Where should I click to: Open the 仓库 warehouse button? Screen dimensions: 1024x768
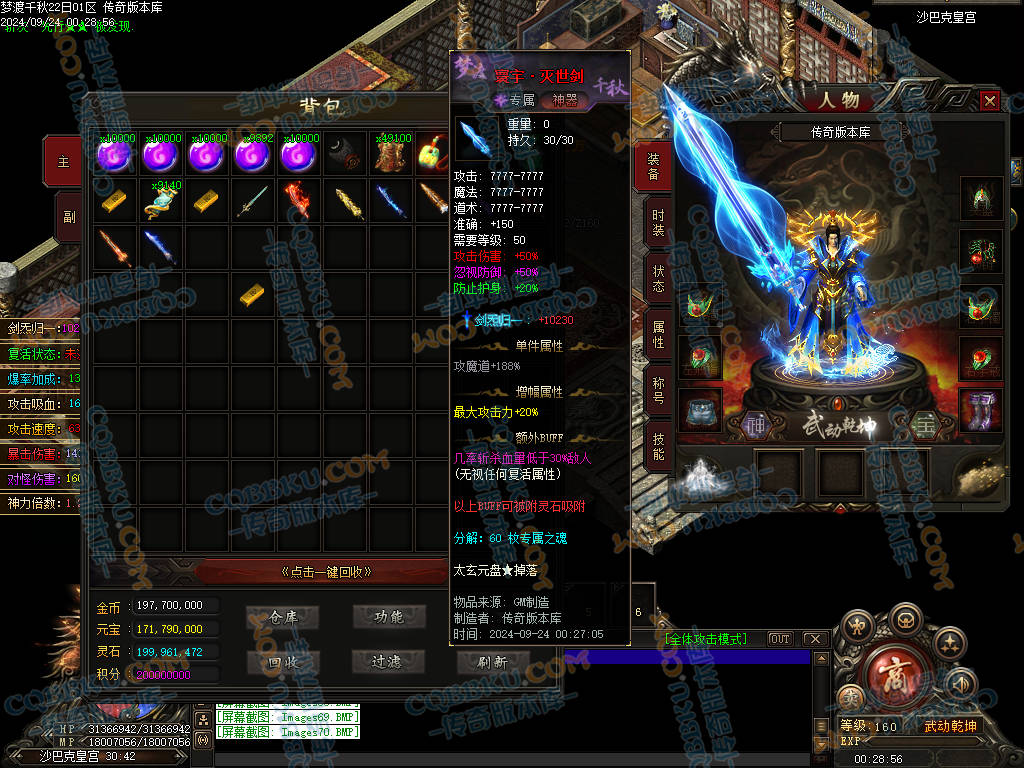[285, 617]
